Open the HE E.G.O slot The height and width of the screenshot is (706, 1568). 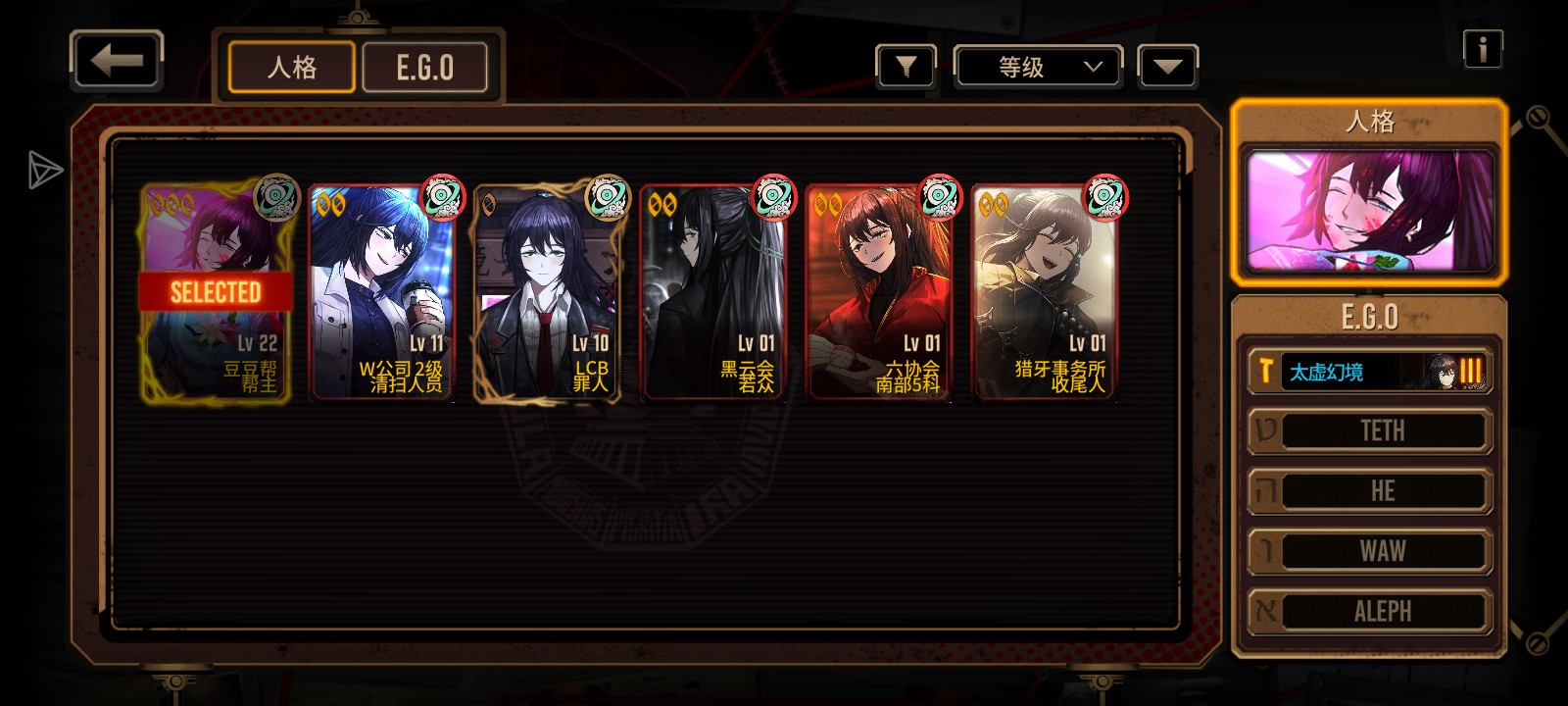click(x=1369, y=491)
